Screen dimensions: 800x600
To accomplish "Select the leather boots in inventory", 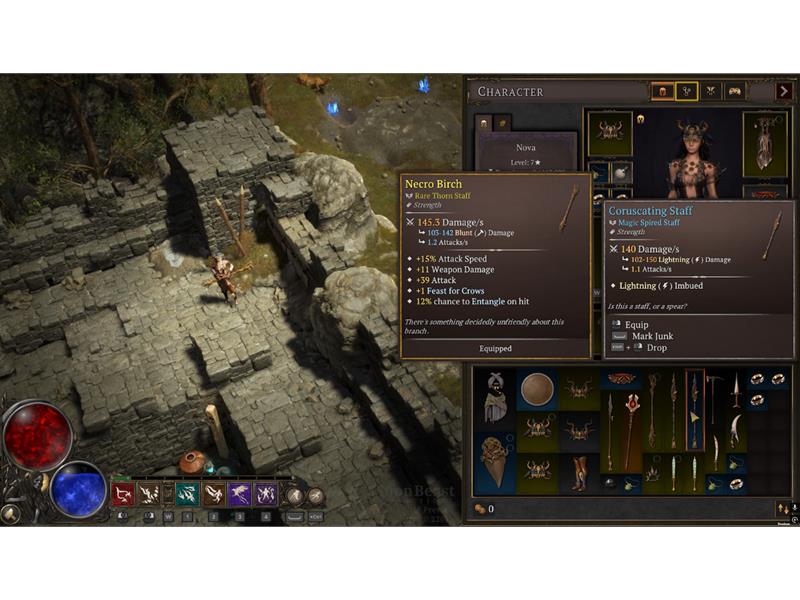I will coord(580,472).
